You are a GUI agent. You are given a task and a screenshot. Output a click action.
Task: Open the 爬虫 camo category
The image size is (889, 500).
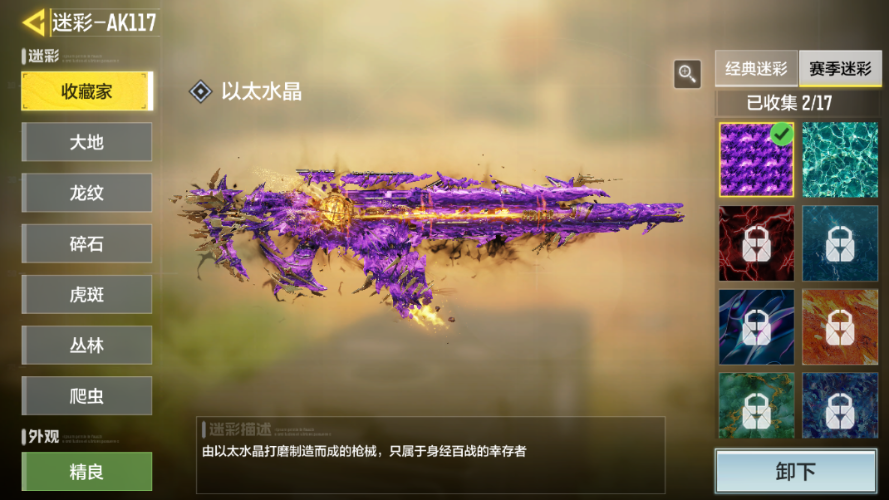87,396
